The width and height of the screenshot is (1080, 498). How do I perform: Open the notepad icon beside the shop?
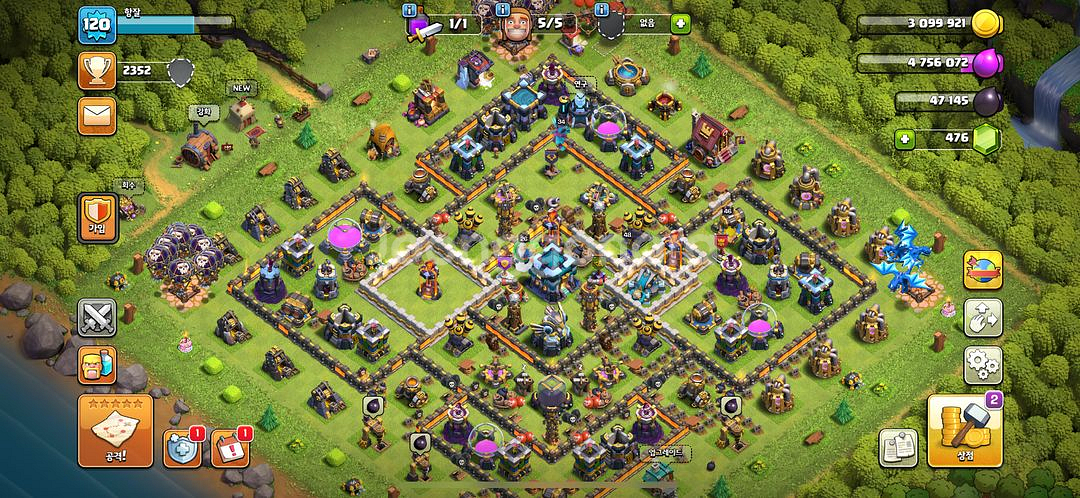tap(898, 449)
